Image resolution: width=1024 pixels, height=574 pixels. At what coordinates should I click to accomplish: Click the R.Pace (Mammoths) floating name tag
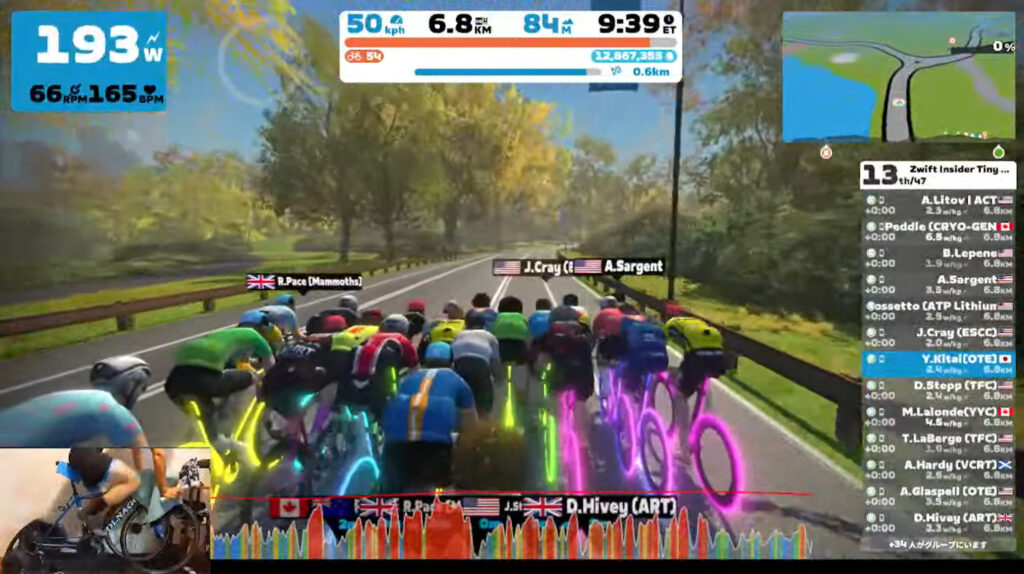[304, 282]
